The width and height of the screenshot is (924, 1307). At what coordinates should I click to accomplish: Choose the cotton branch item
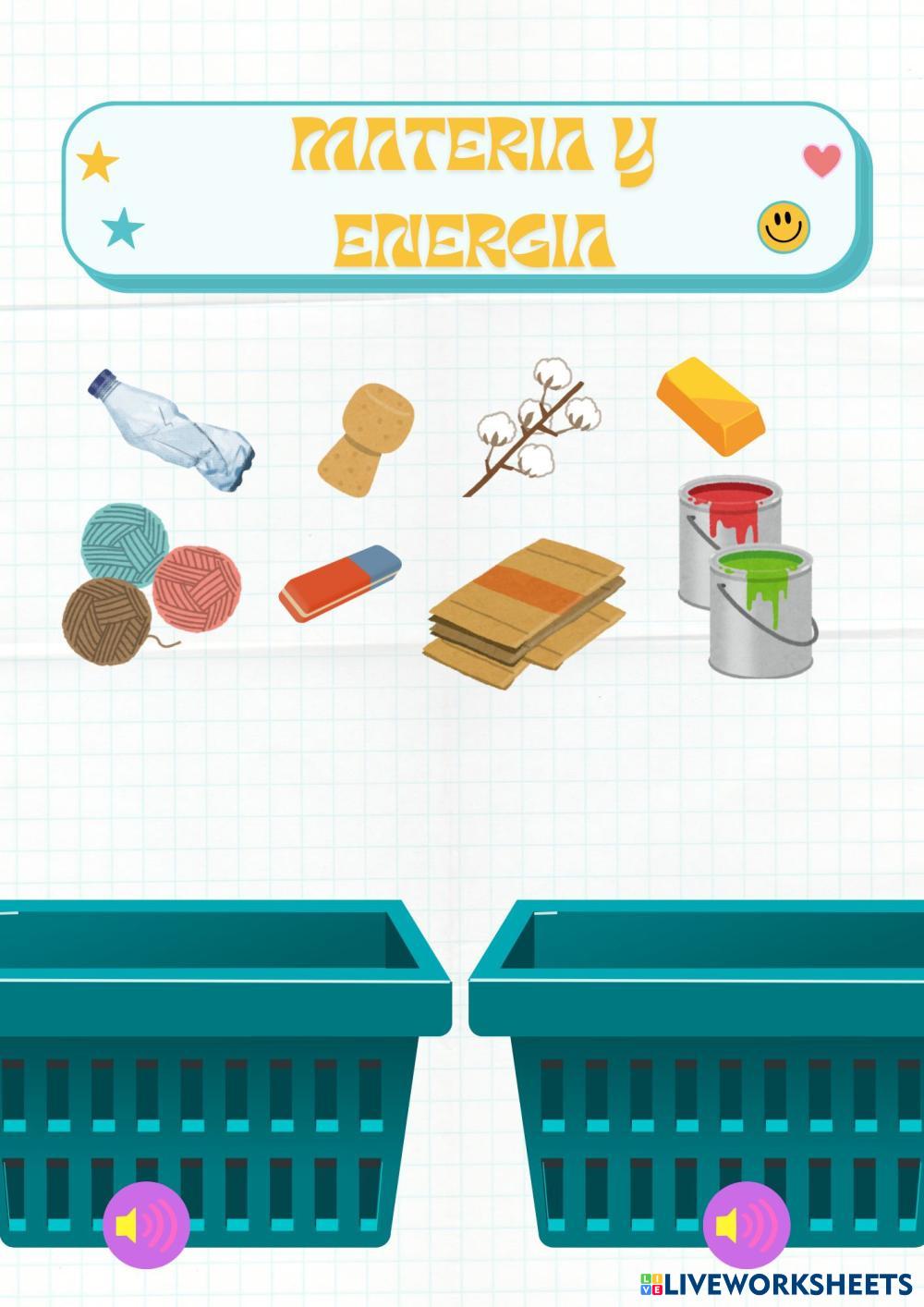coord(536,427)
